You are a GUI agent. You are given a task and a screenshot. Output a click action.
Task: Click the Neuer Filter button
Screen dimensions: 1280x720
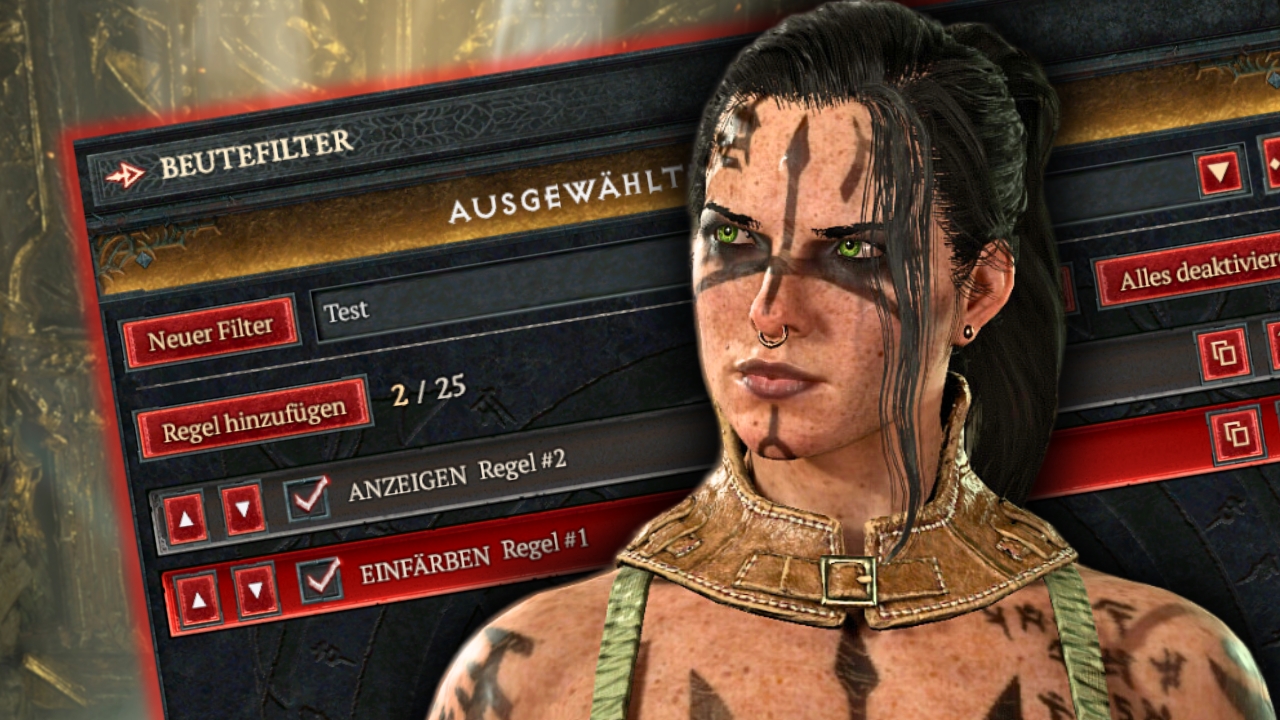210,332
